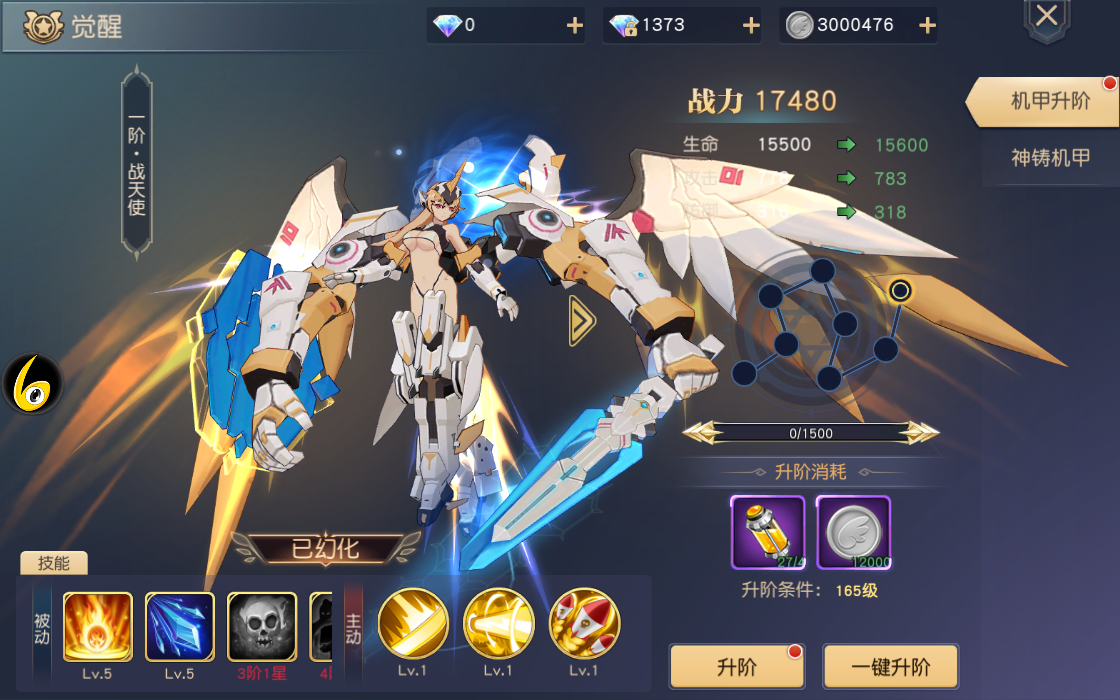1120x700 pixels.
Task: Add diamonds using the first plus button
Action: coord(575,26)
